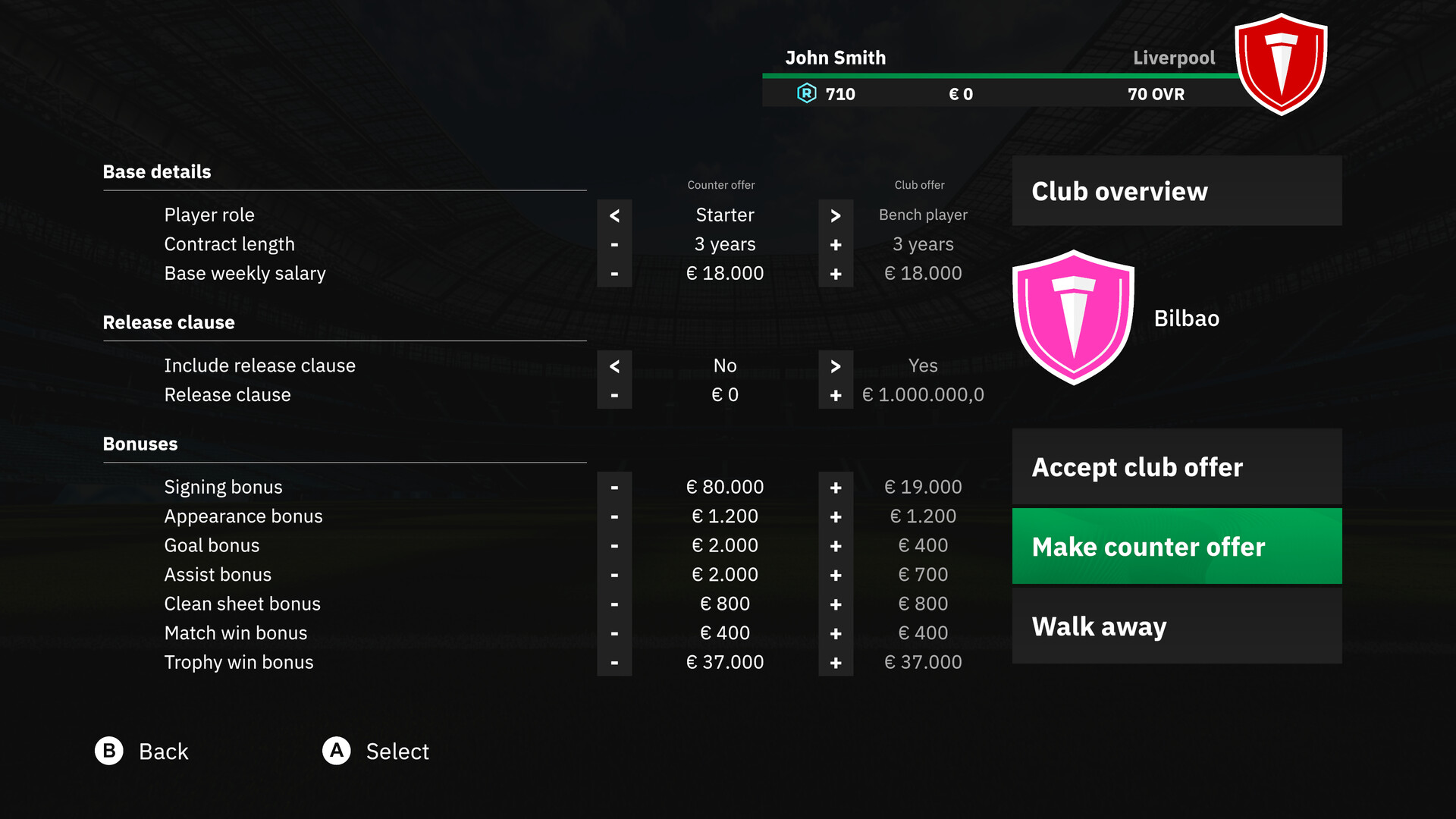Choose the Walk away option
The height and width of the screenshot is (819, 1456).
pyautogui.click(x=1176, y=626)
